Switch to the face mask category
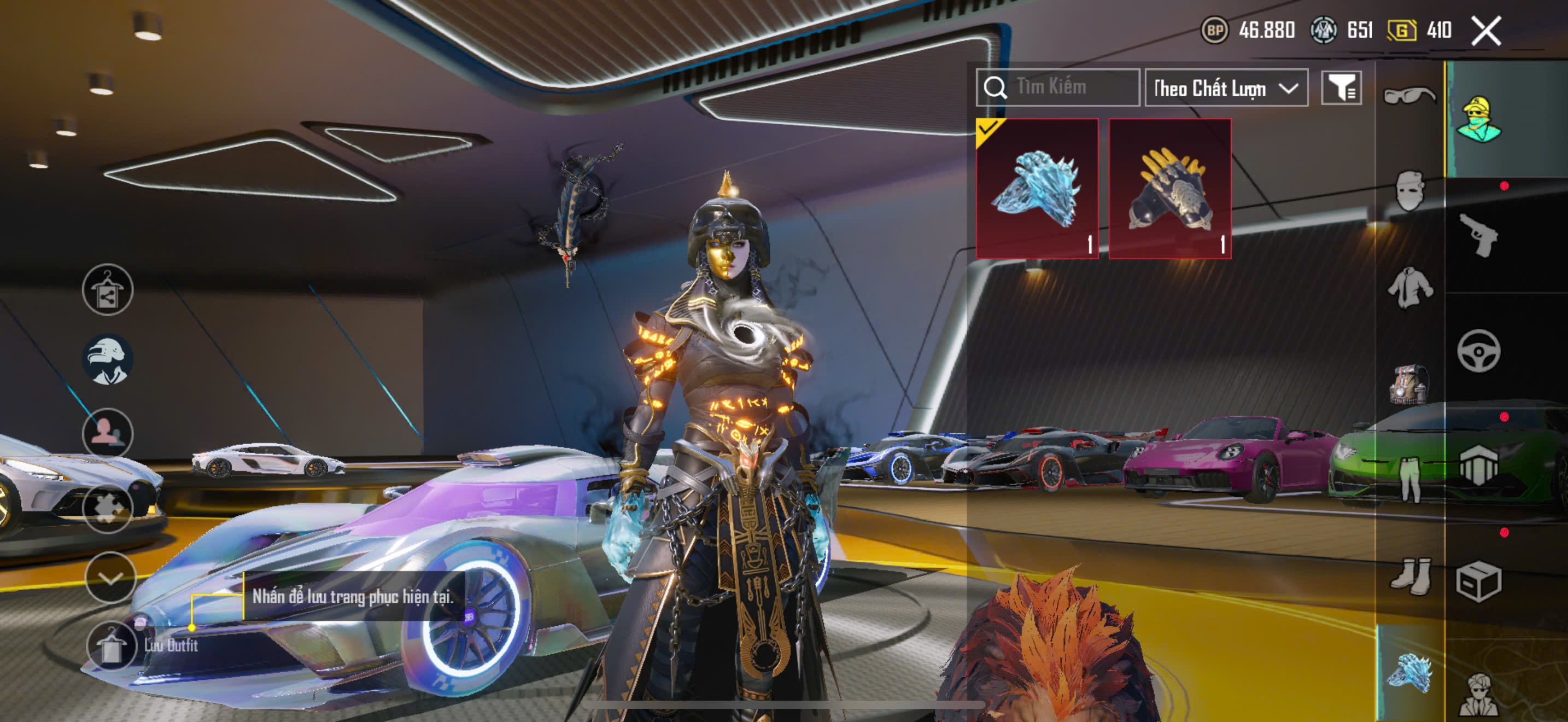The width and height of the screenshot is (1568, 722). [1408, 190]
